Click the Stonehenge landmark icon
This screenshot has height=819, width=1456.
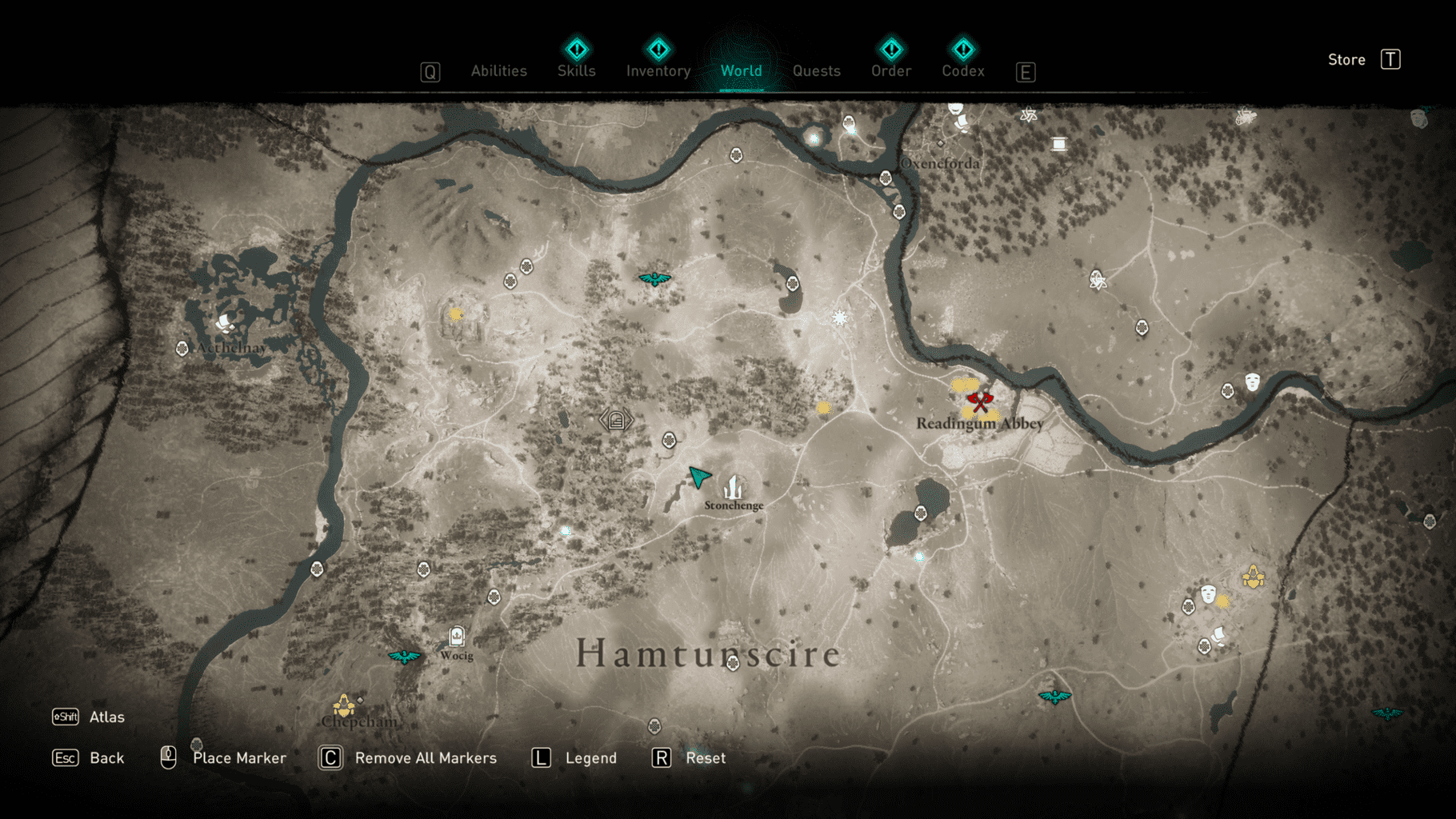[733, 486]
